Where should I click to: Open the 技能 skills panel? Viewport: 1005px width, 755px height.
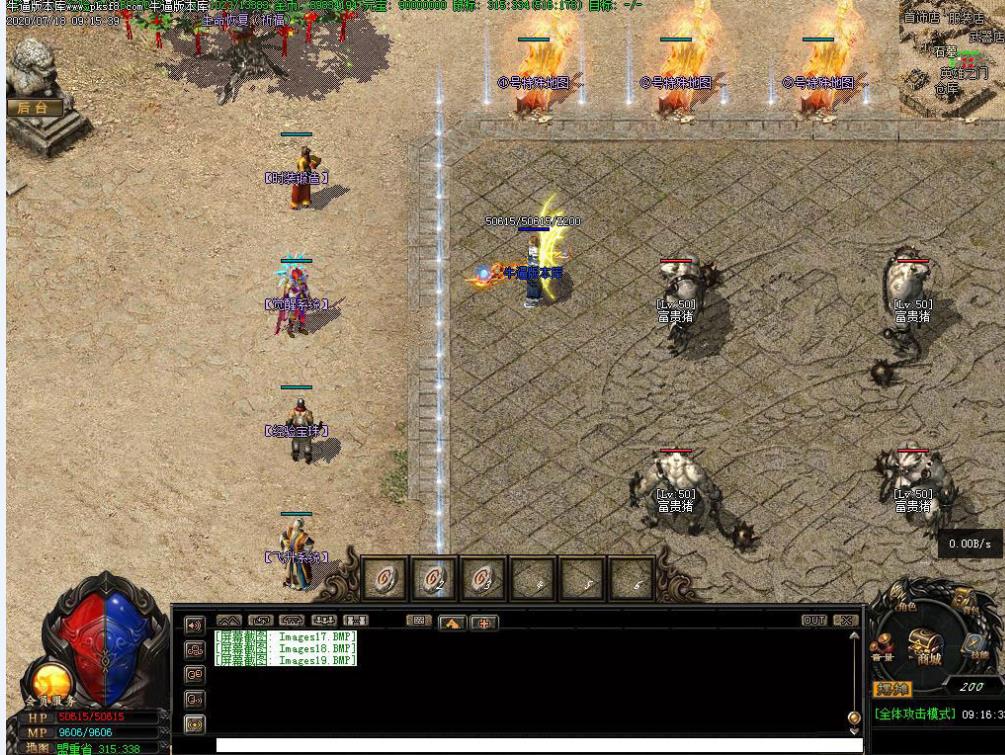pos(976,649)
